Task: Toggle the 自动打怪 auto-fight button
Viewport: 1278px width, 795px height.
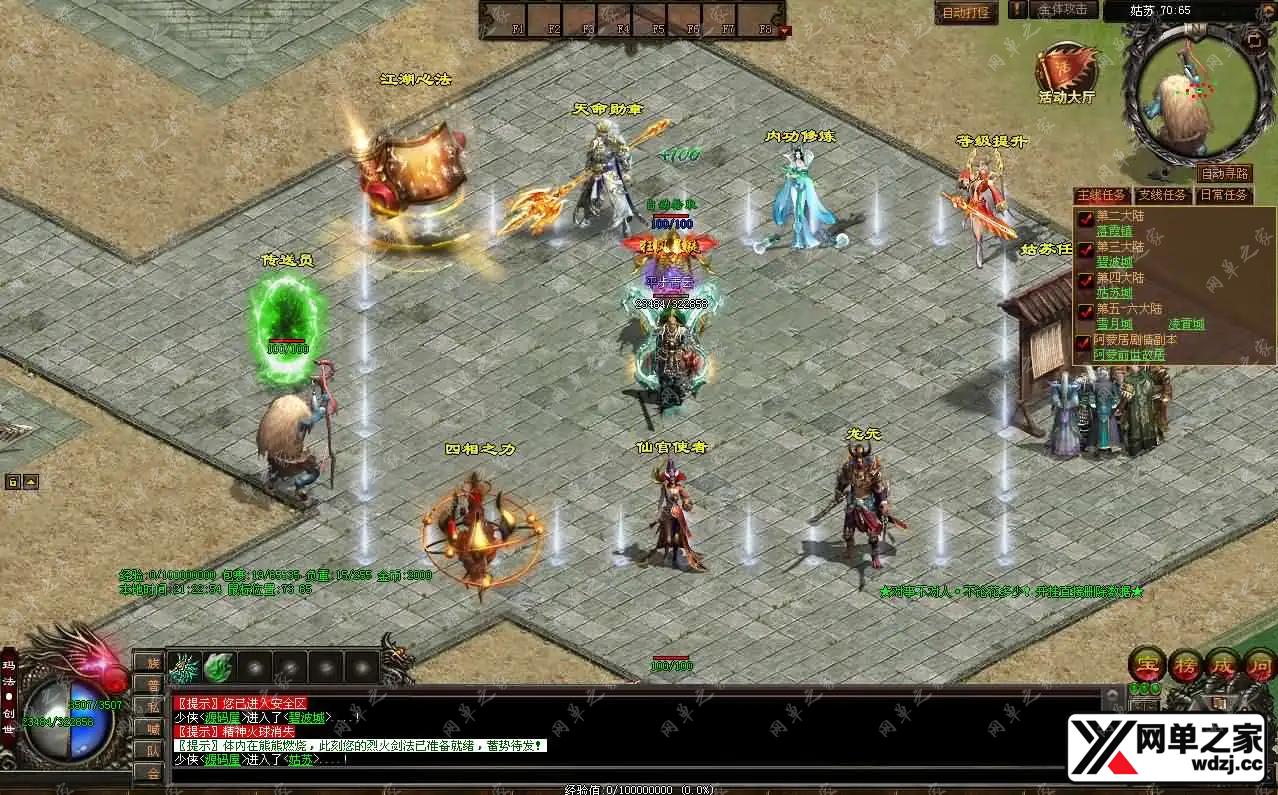Action: click(966, 13)
